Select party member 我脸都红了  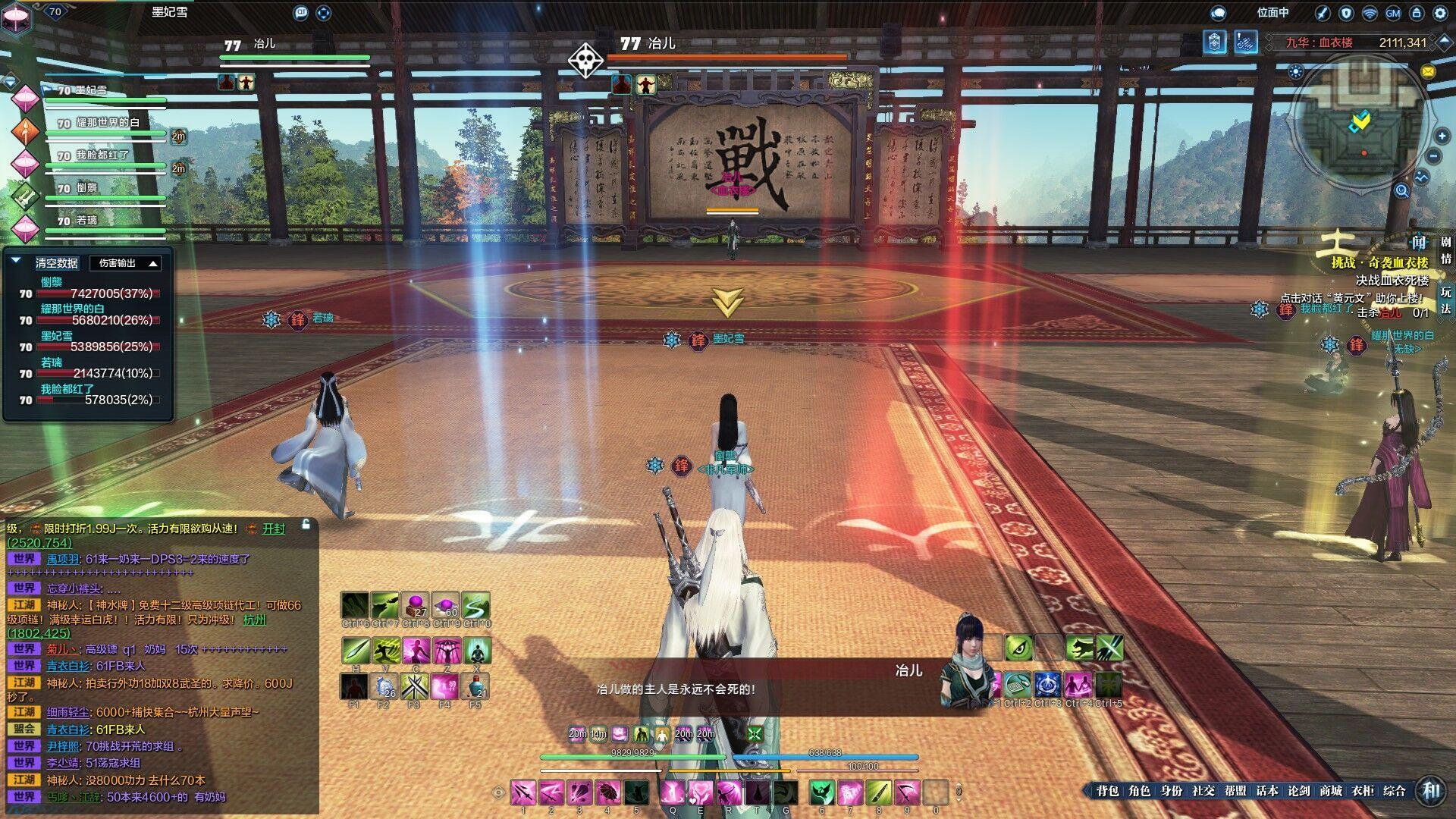pos(103,155)
